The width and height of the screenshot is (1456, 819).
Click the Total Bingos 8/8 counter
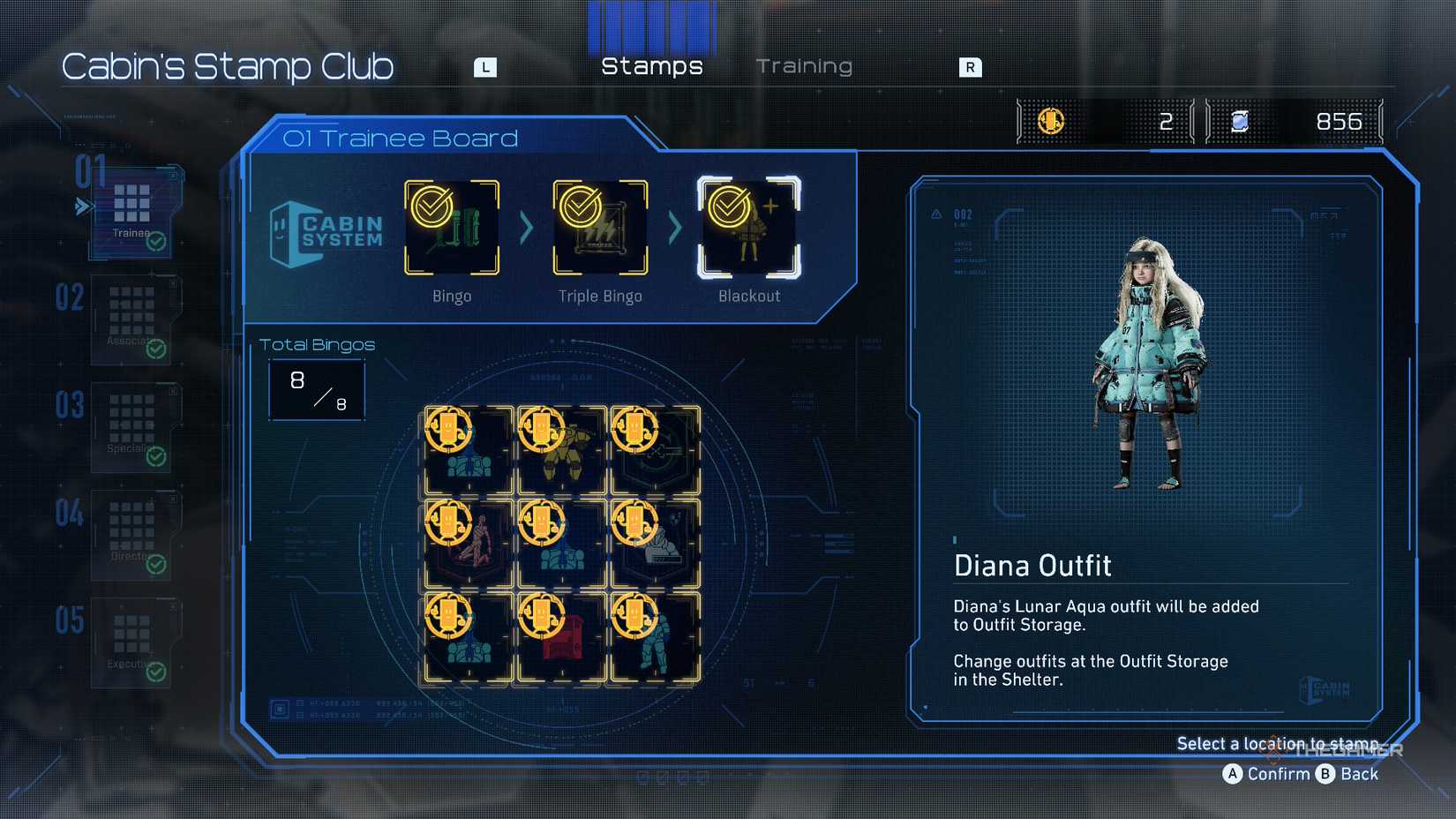pos(316,389)
